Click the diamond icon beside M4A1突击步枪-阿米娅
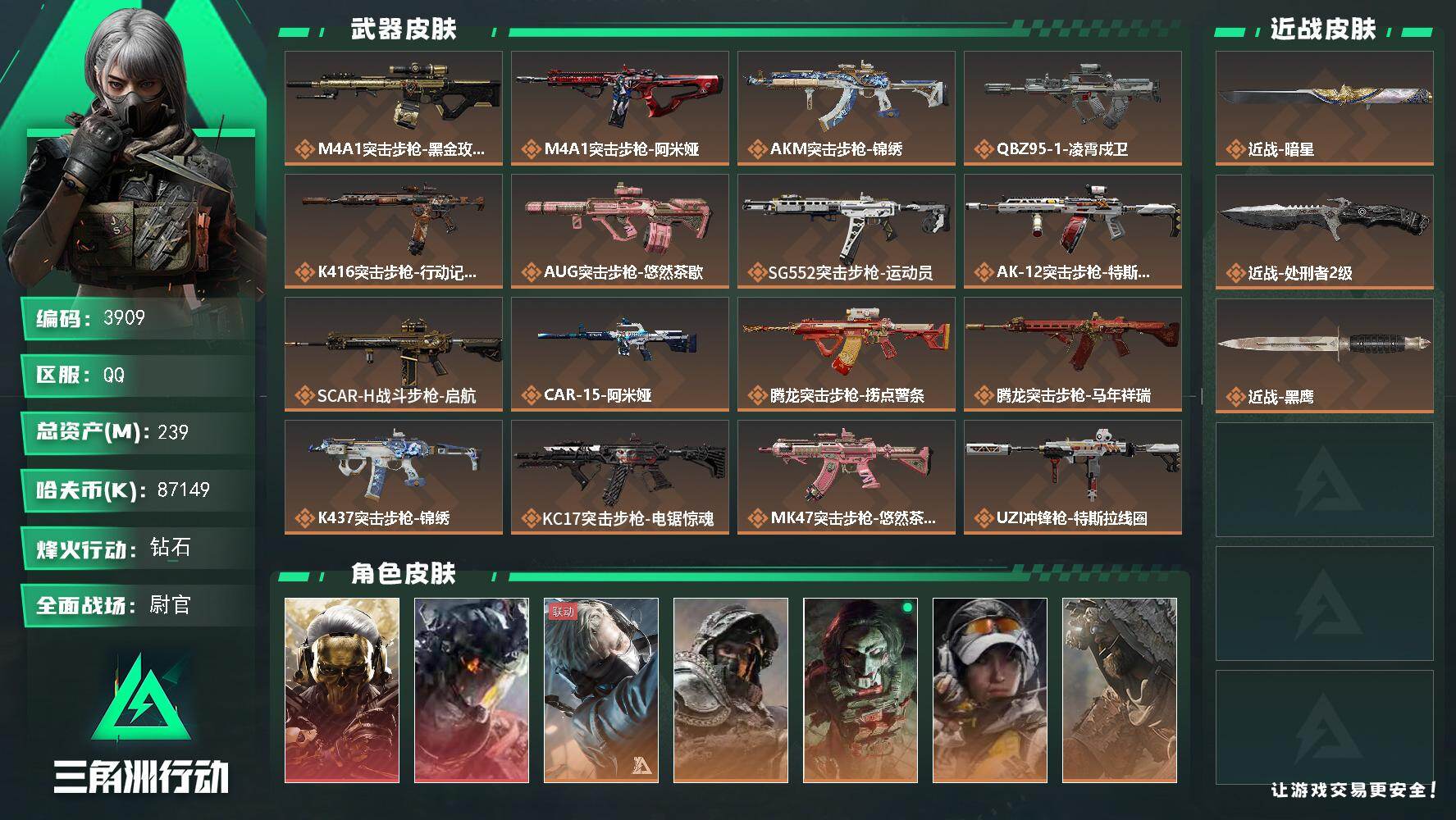 (x=532, y=149)
